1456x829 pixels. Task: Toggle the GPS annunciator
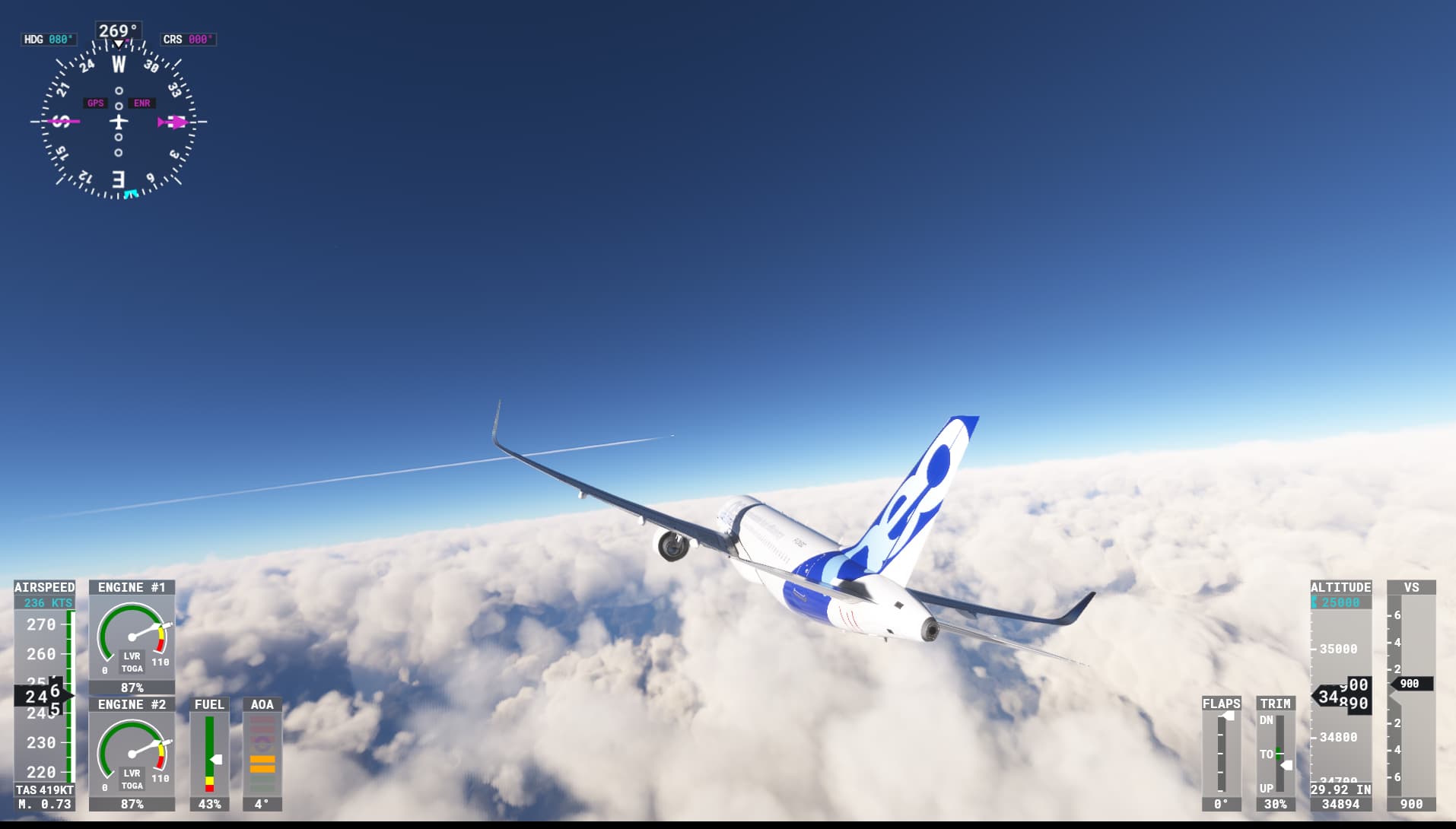click(94, 102)
